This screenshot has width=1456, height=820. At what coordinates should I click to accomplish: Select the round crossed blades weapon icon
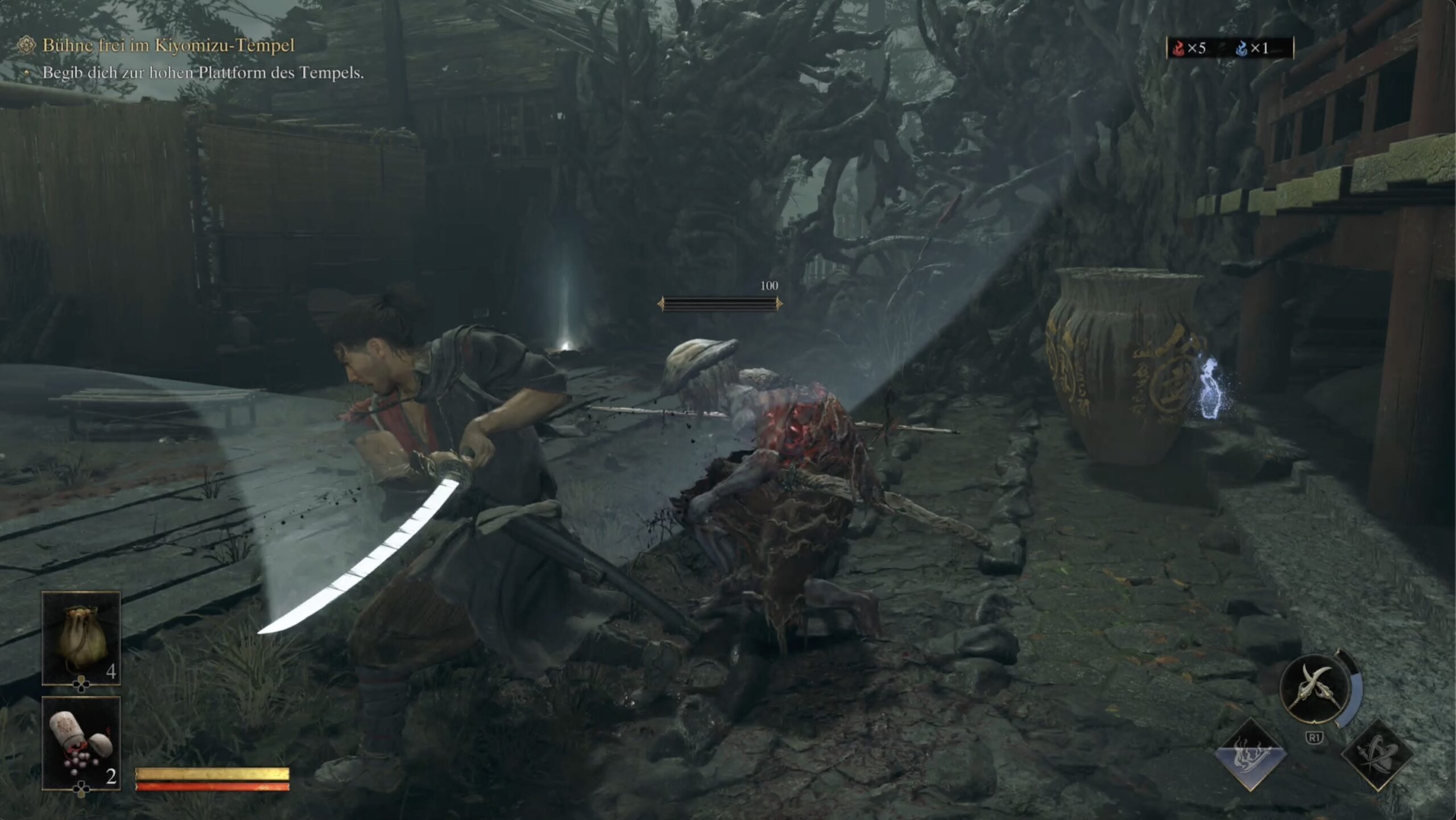click(1314, 689)
